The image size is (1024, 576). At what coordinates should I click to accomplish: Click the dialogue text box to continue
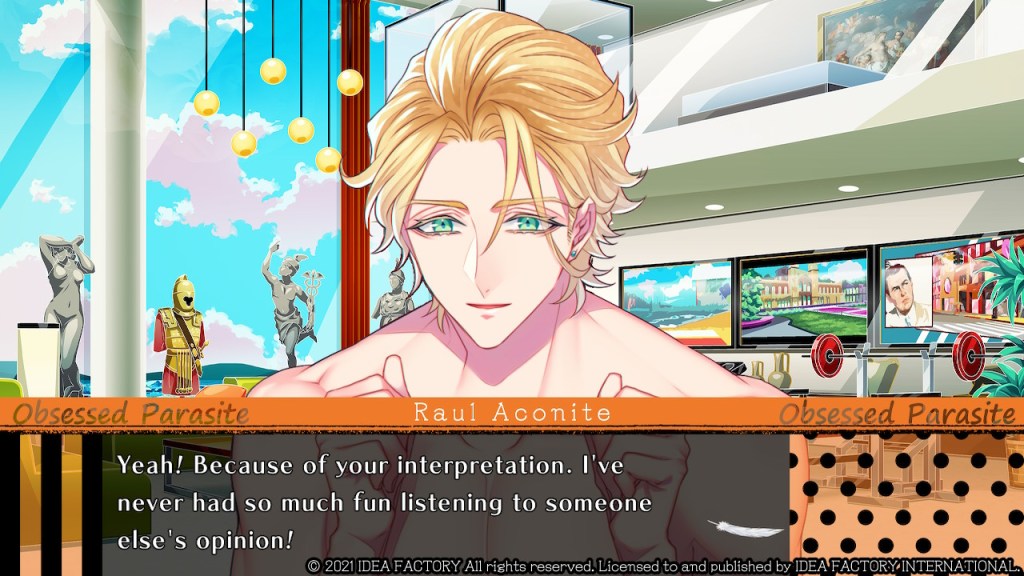pos(420,500)
